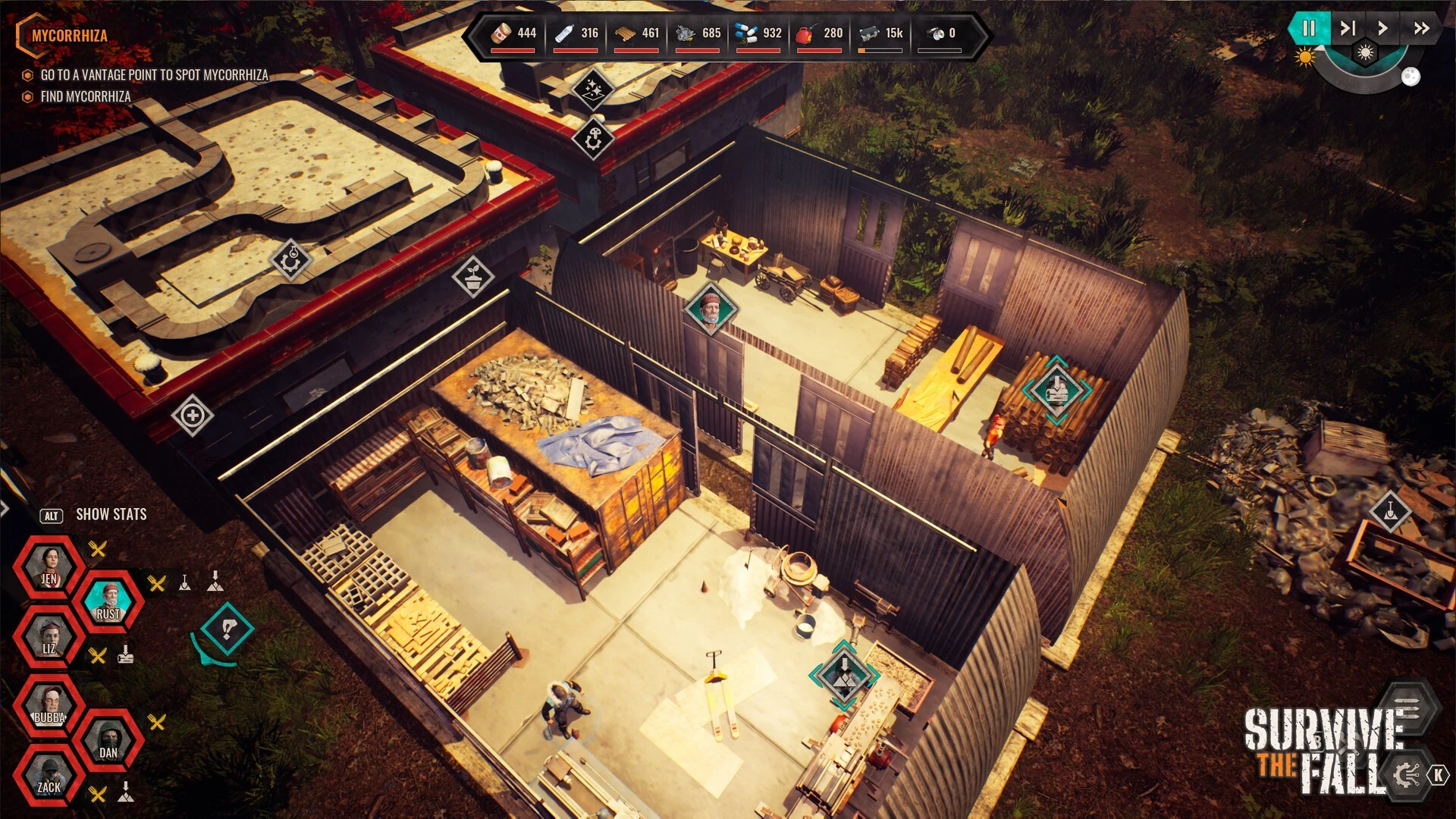This screenshot has width=1456, height=819.
Task: Select Zack's portrait
Action: click(x=49, y=776)
